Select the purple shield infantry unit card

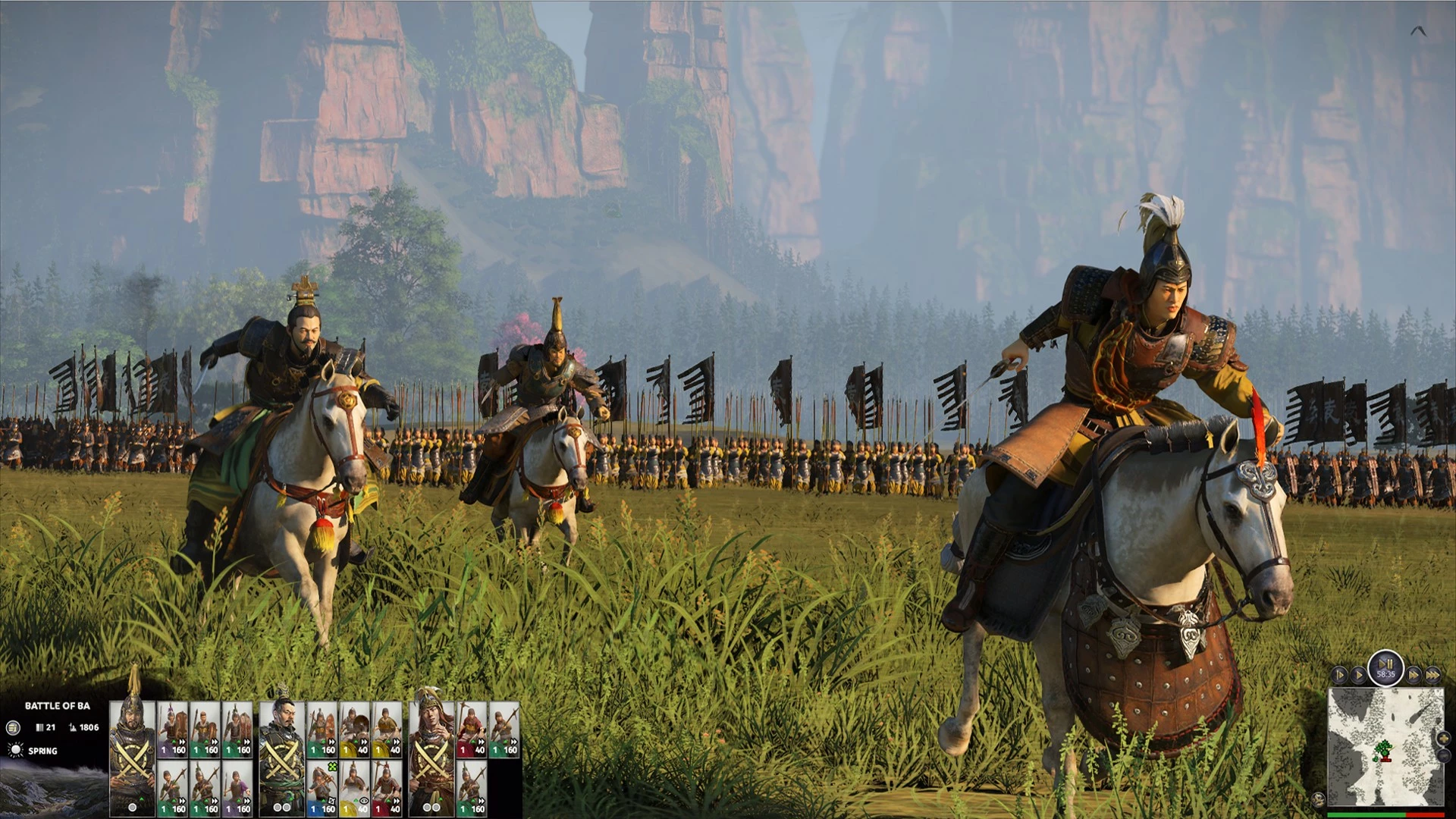point(172,730)
